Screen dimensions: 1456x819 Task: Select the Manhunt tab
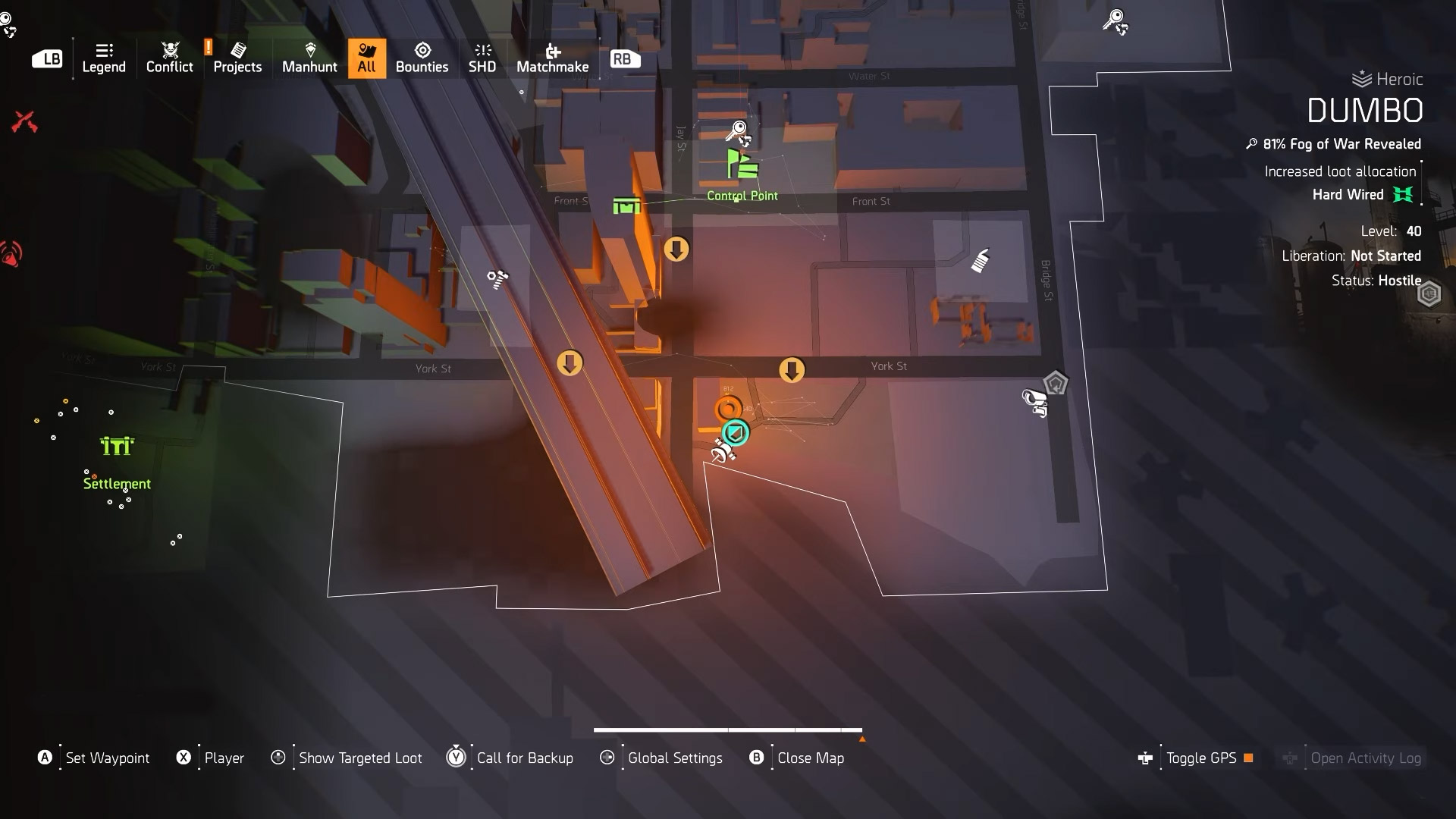(309, 58)
